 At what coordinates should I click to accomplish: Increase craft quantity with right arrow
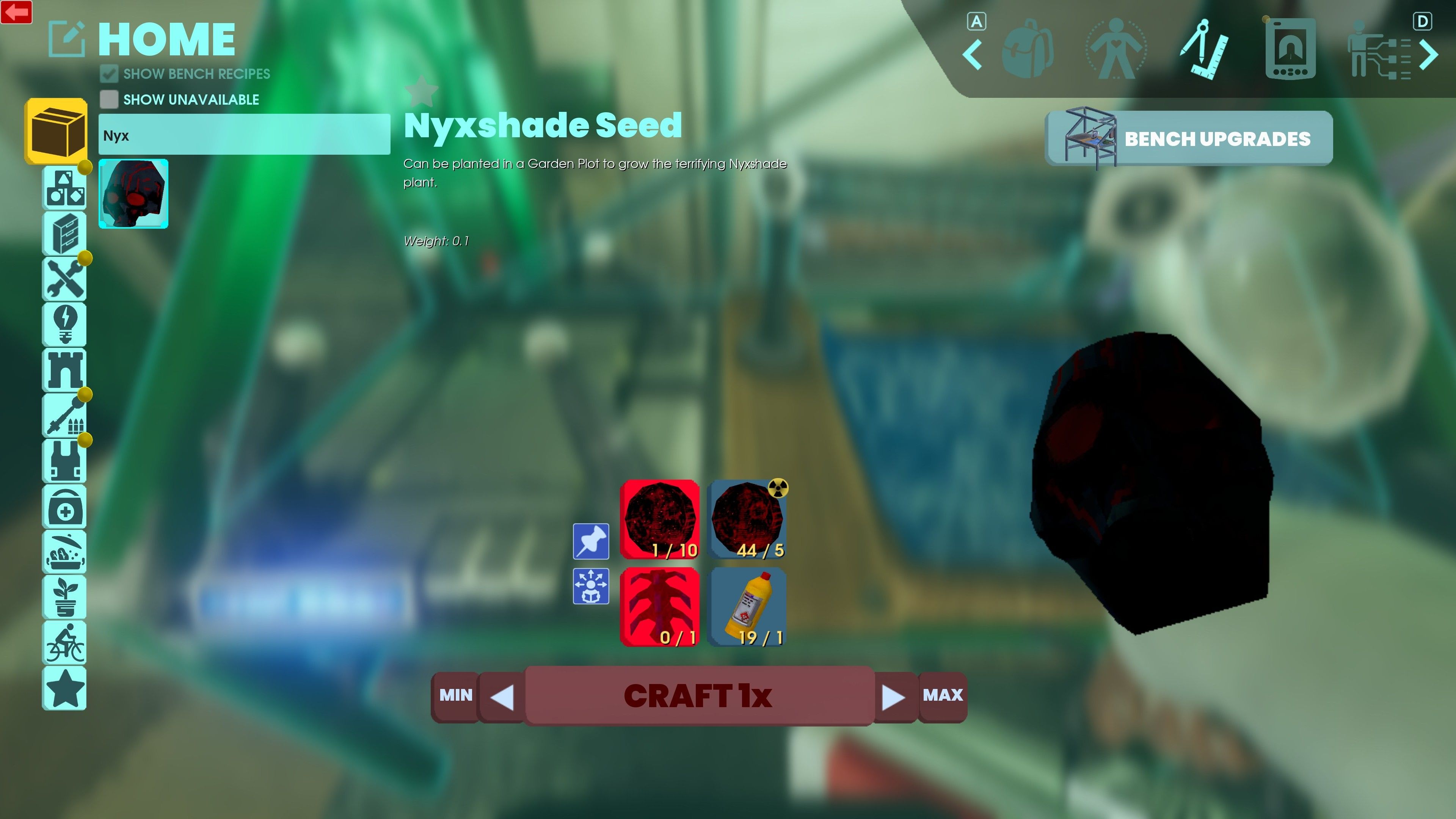(x=894, y=697)
